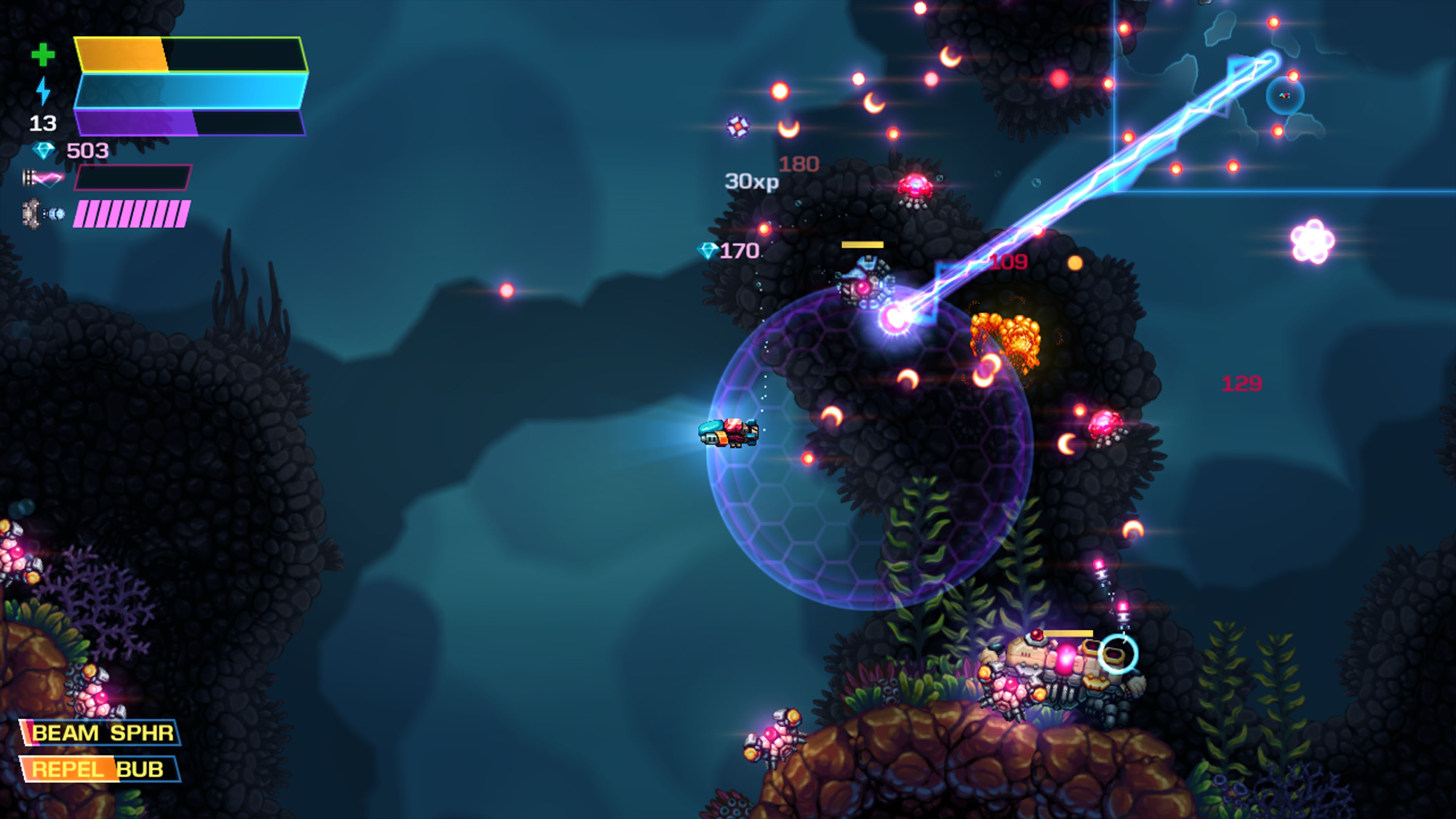Click the 30xp reward text
The width and height of the screenshot is (1456, 819).
(x=752, y=182)
